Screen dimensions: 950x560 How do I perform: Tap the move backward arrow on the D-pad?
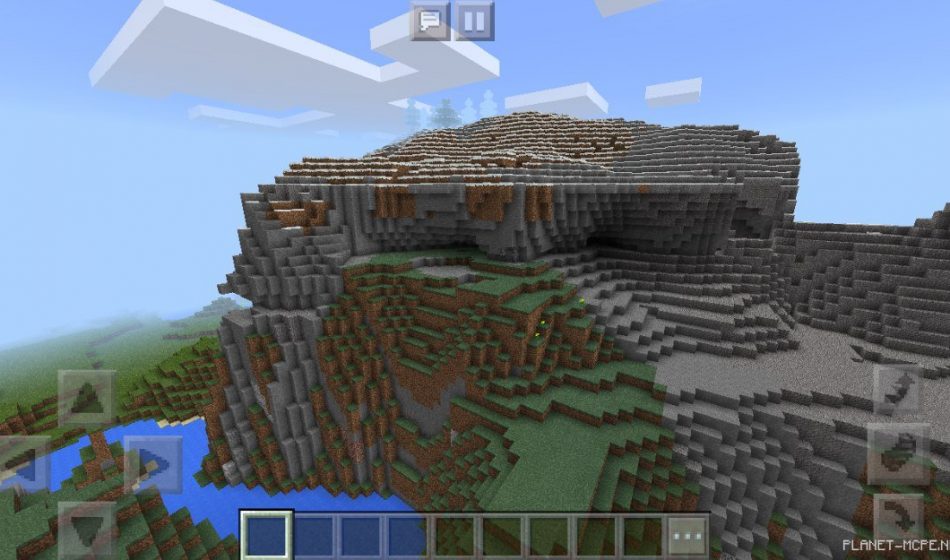pos(86,528)
